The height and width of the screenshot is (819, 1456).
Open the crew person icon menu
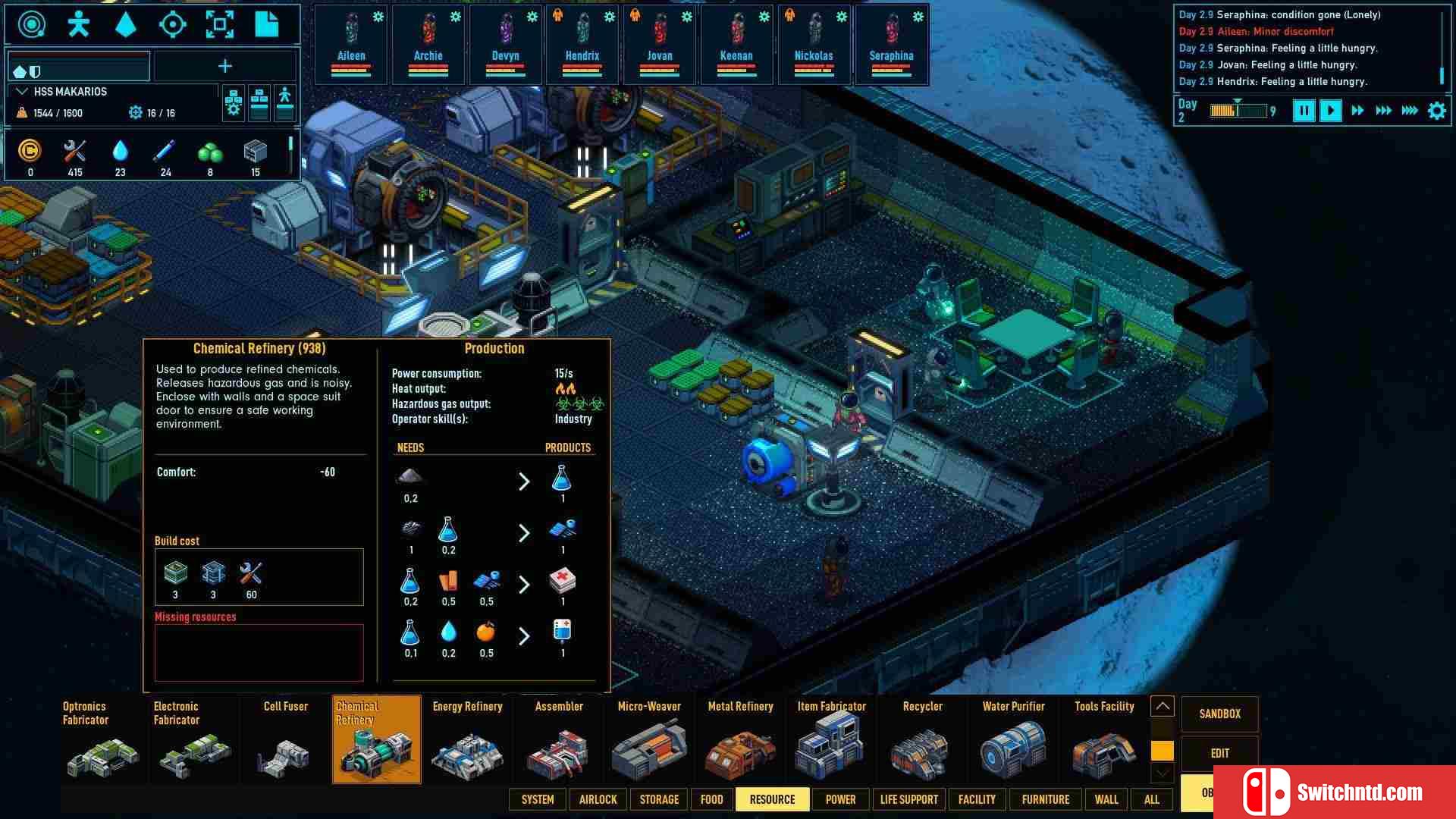[x=78, y=24]
